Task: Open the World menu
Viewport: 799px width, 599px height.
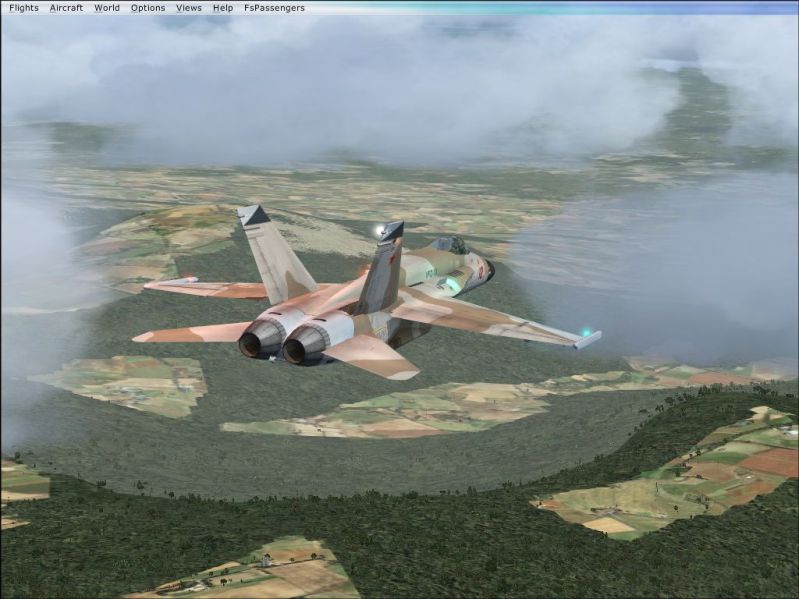Action: pyautogui.click(x=107, y=8)
